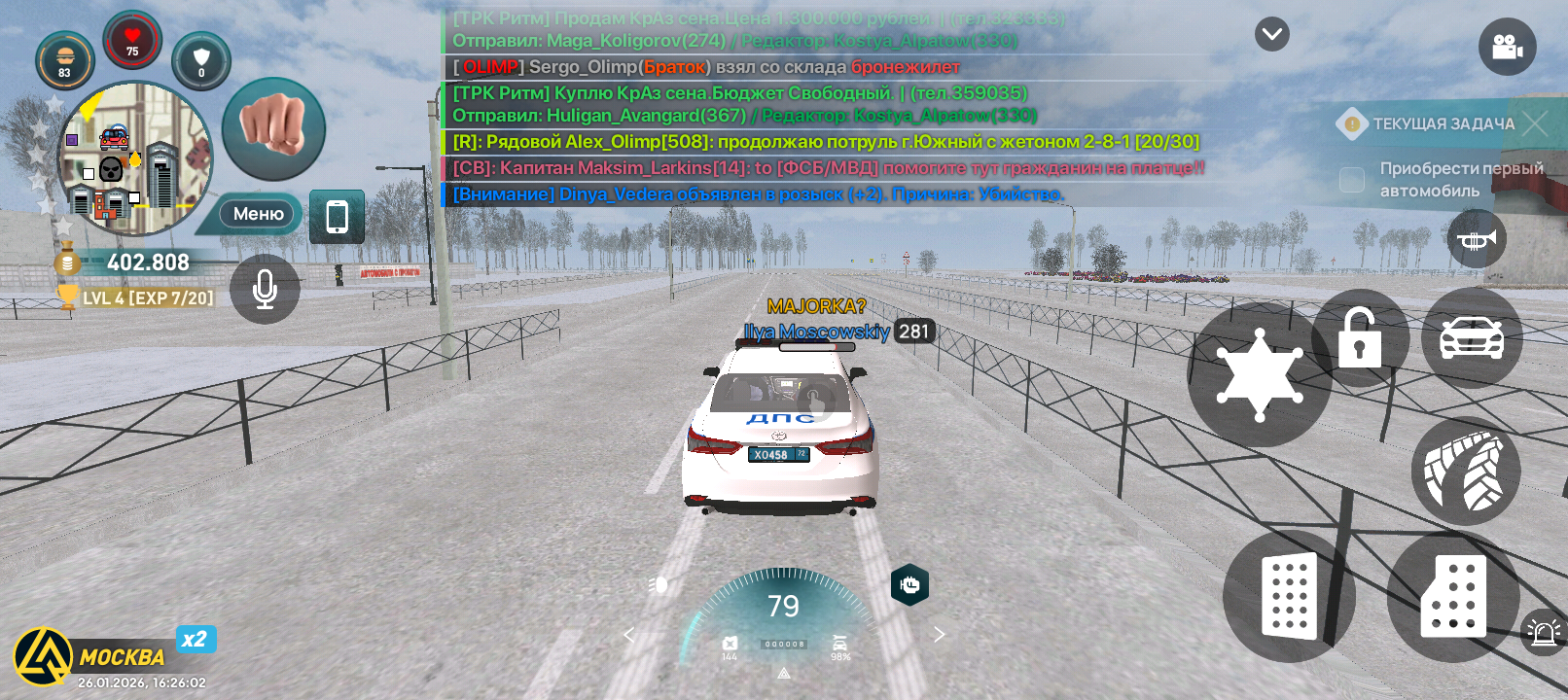Screen dimensions: 1568x700
Task: Tap the fist punch button
Action: (273, 129)
